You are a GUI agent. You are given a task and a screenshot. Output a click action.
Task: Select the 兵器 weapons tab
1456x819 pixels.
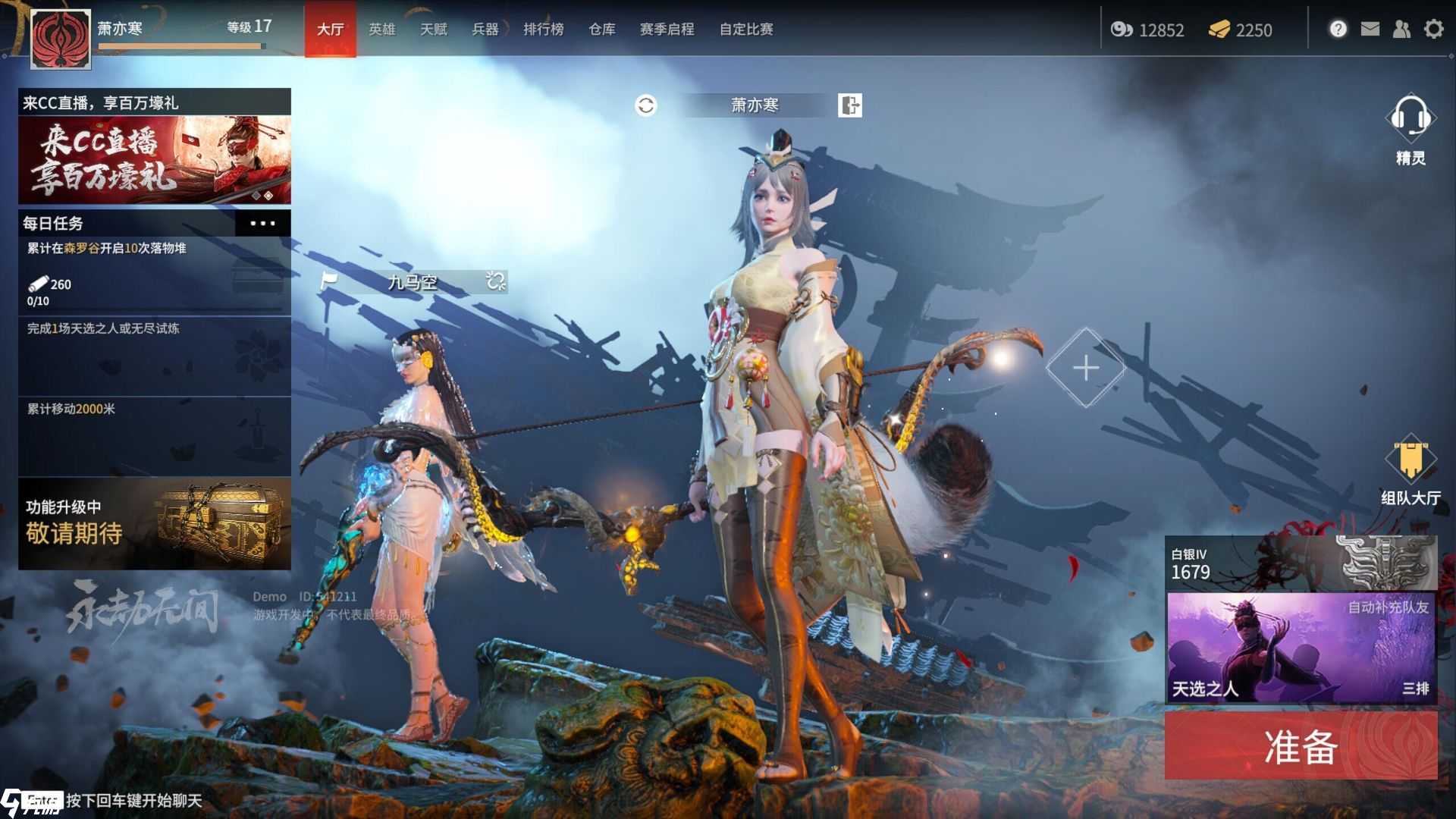point(485,30)
